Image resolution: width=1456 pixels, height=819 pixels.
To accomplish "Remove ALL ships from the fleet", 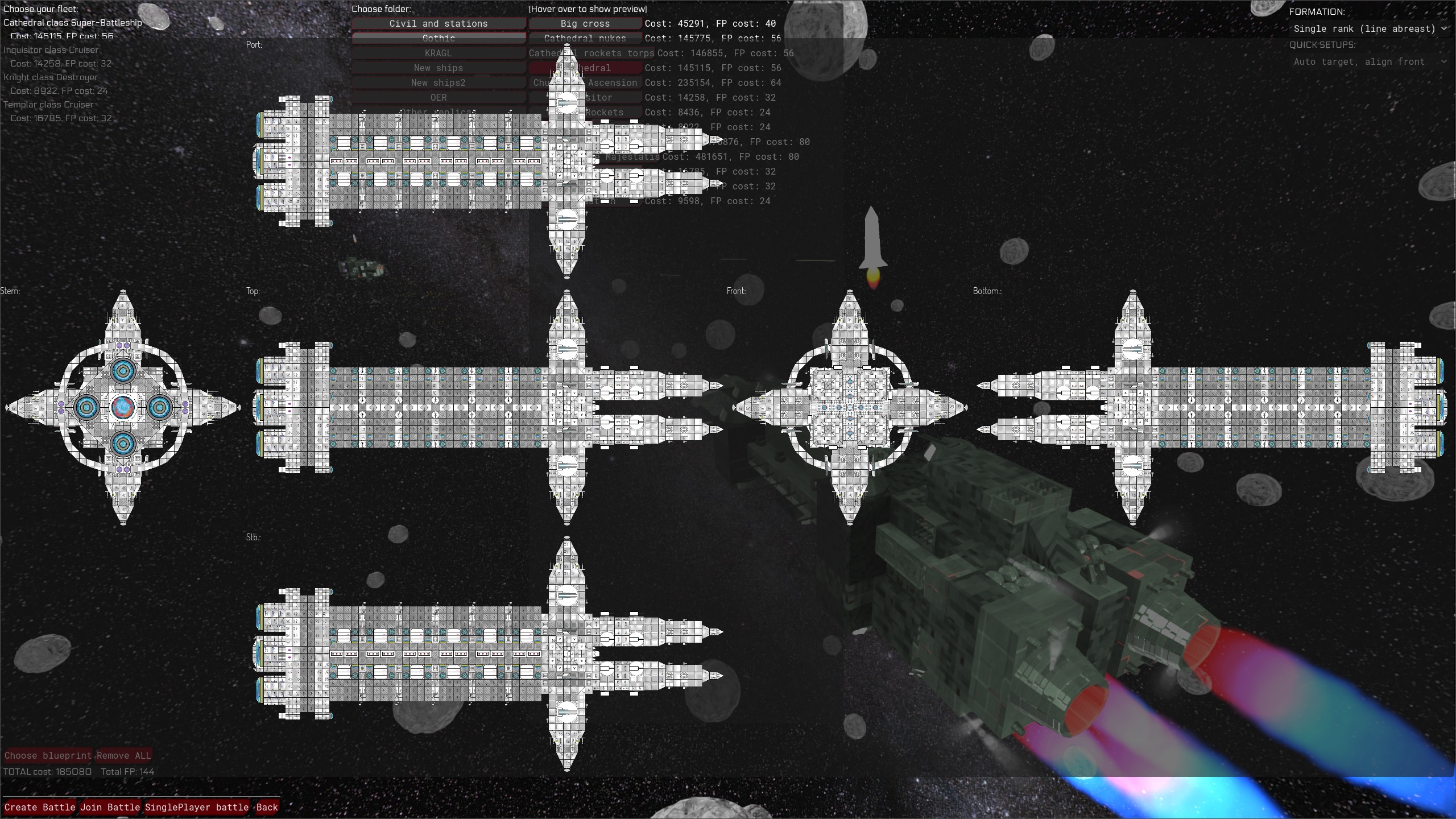I will tap(123, 755).
